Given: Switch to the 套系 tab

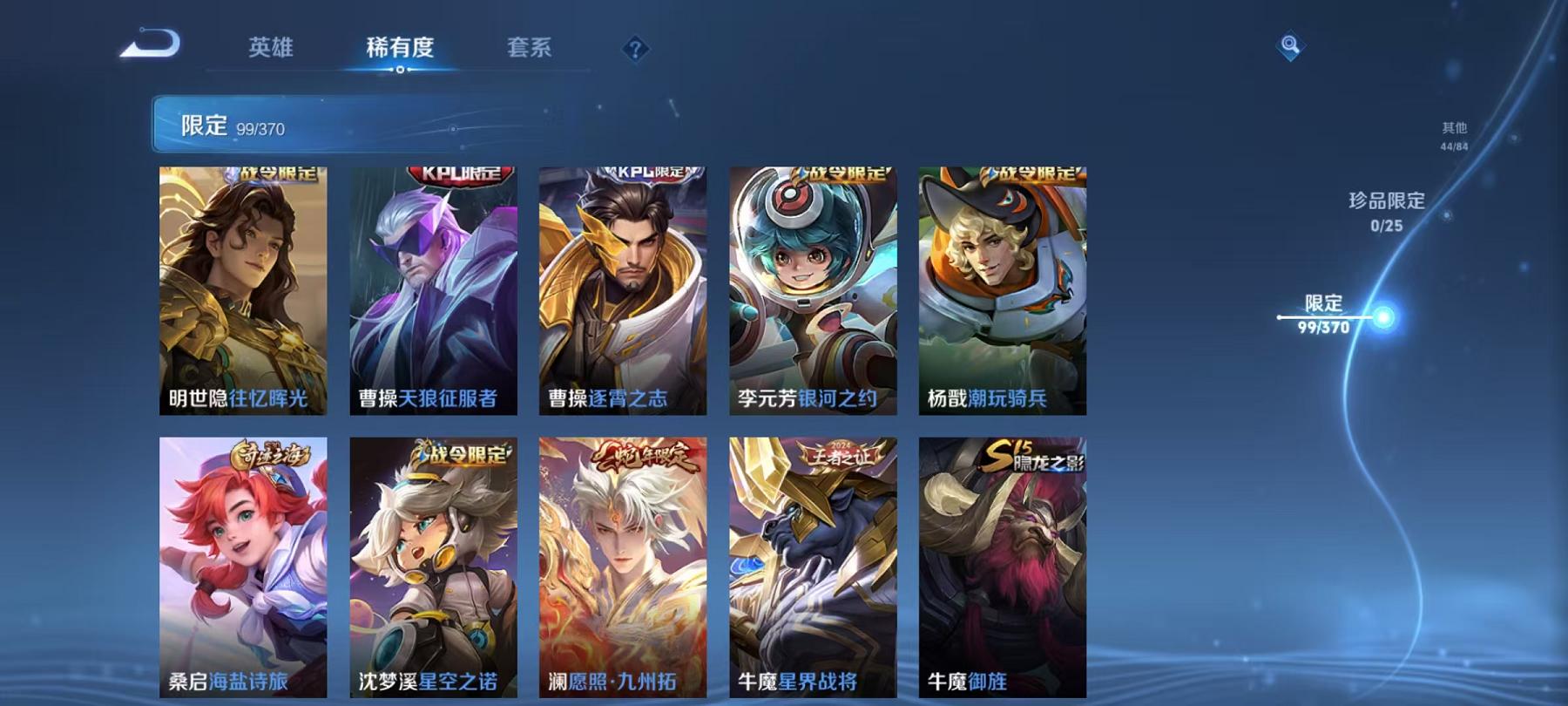Looking at the screenshot, I should 530,48.
